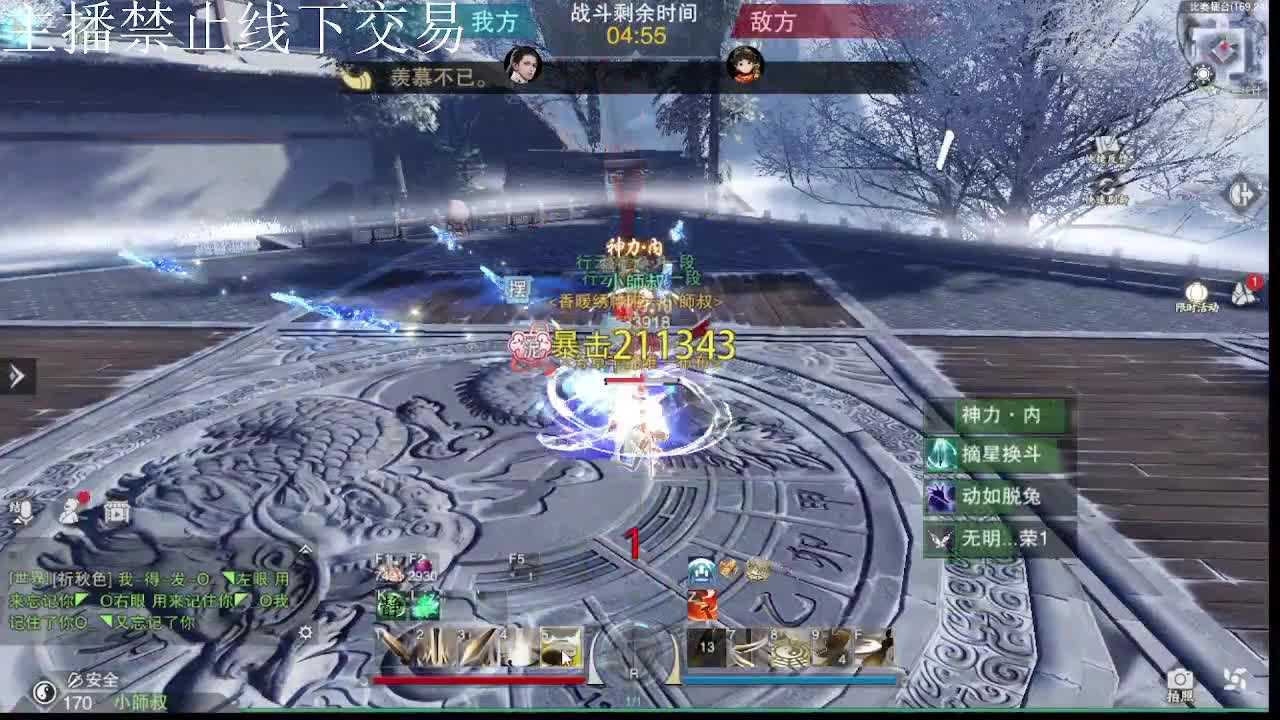The image size is (1280, 720).
Task: Activate skill number 5 on the hotbar
Action: point(561,648)
